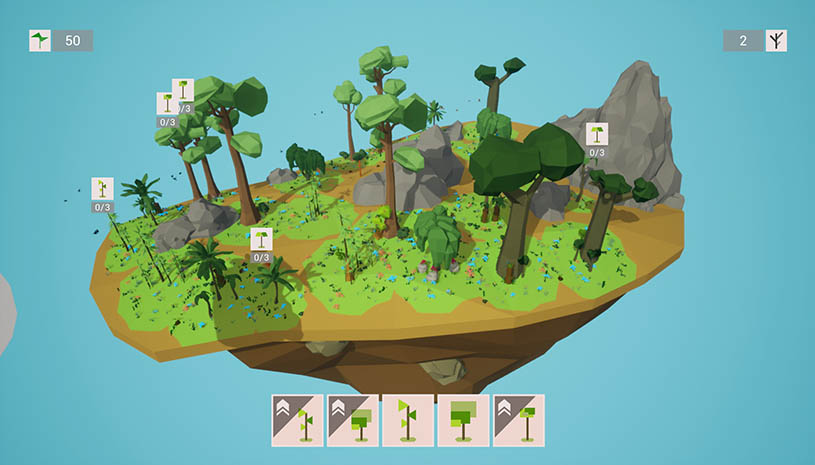Choose the upgrade thin tall tree card

(518, 420)
